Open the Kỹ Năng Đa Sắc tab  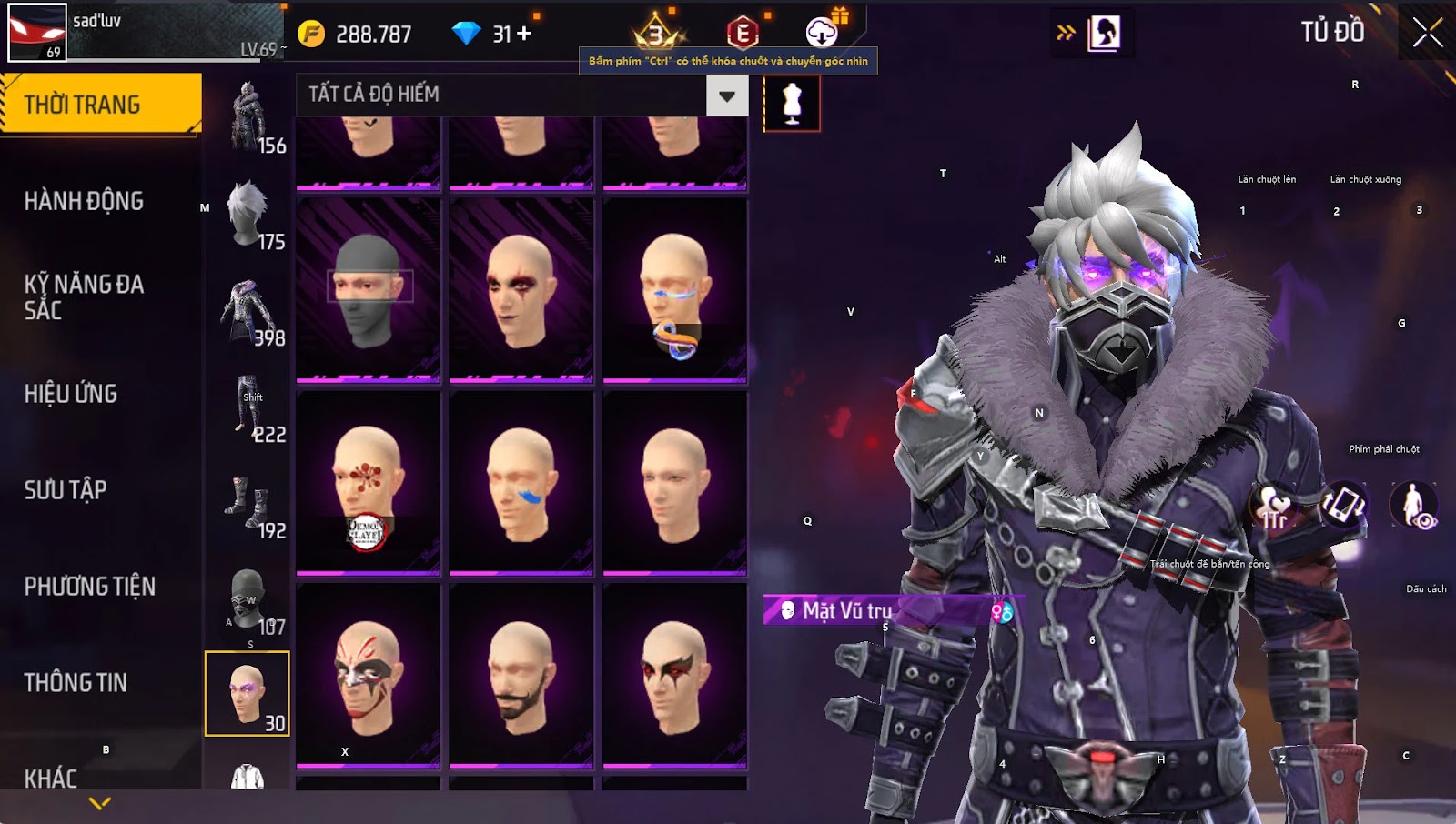coord(84,296)
